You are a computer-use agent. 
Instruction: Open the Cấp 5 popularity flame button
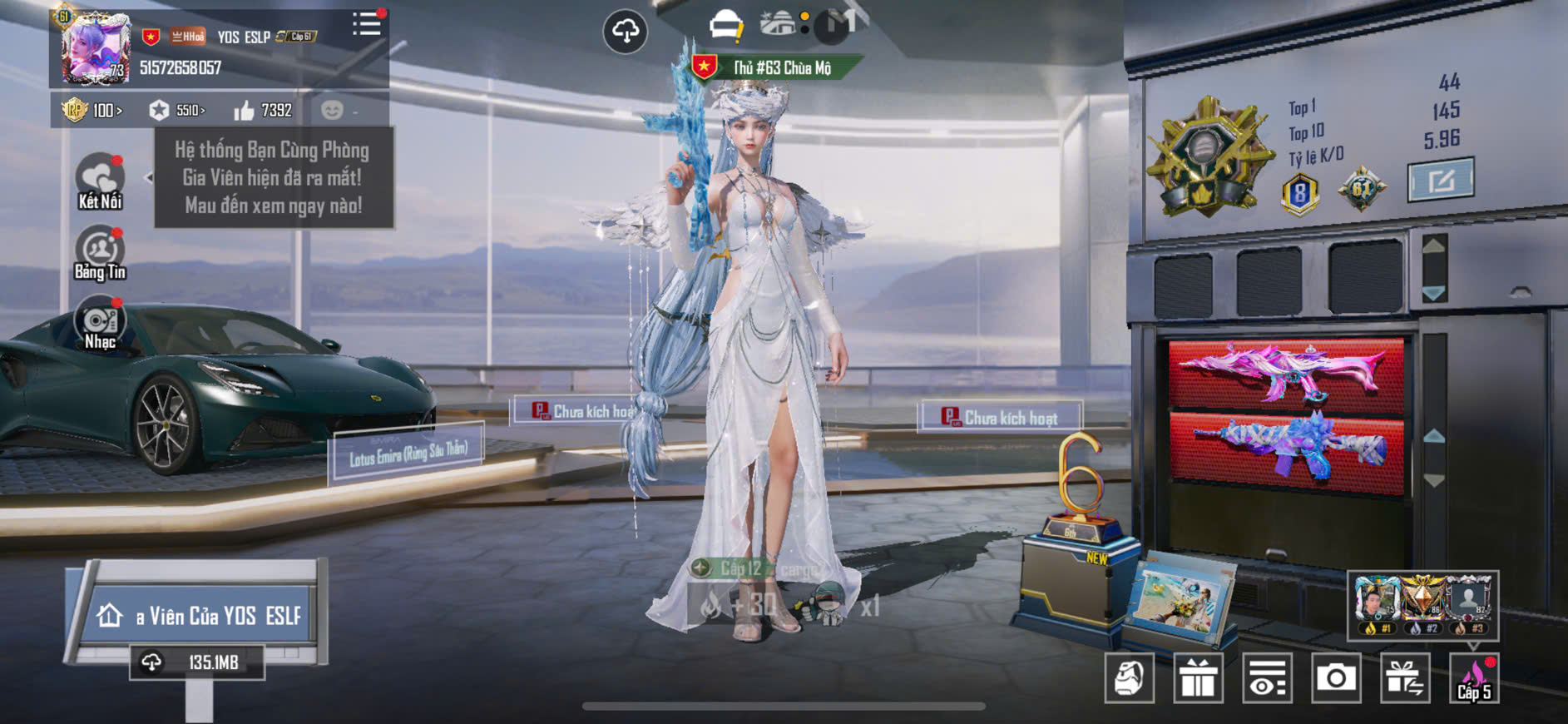coord(1473,678)
